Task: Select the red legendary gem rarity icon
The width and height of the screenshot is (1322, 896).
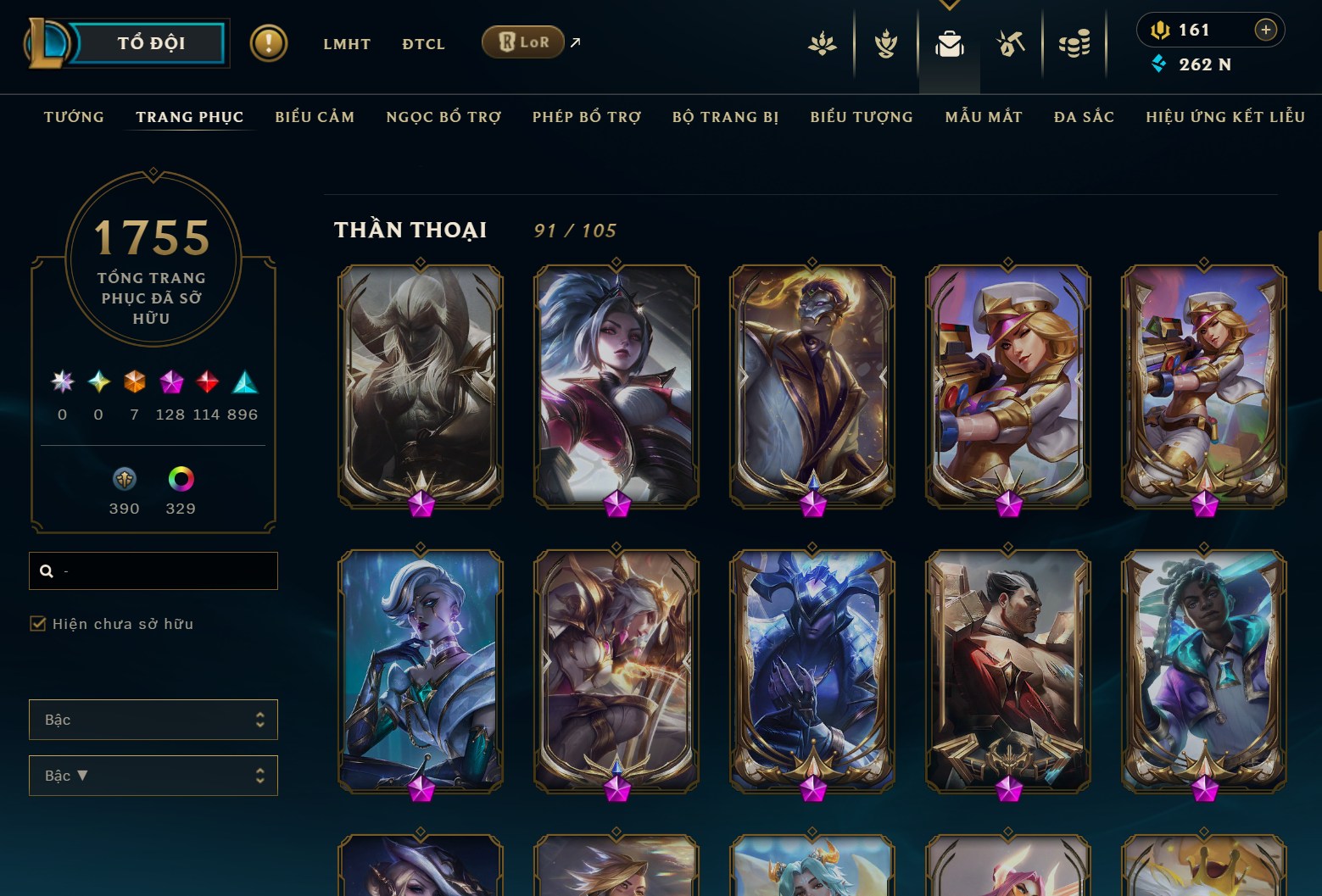Action: [209, 383]
